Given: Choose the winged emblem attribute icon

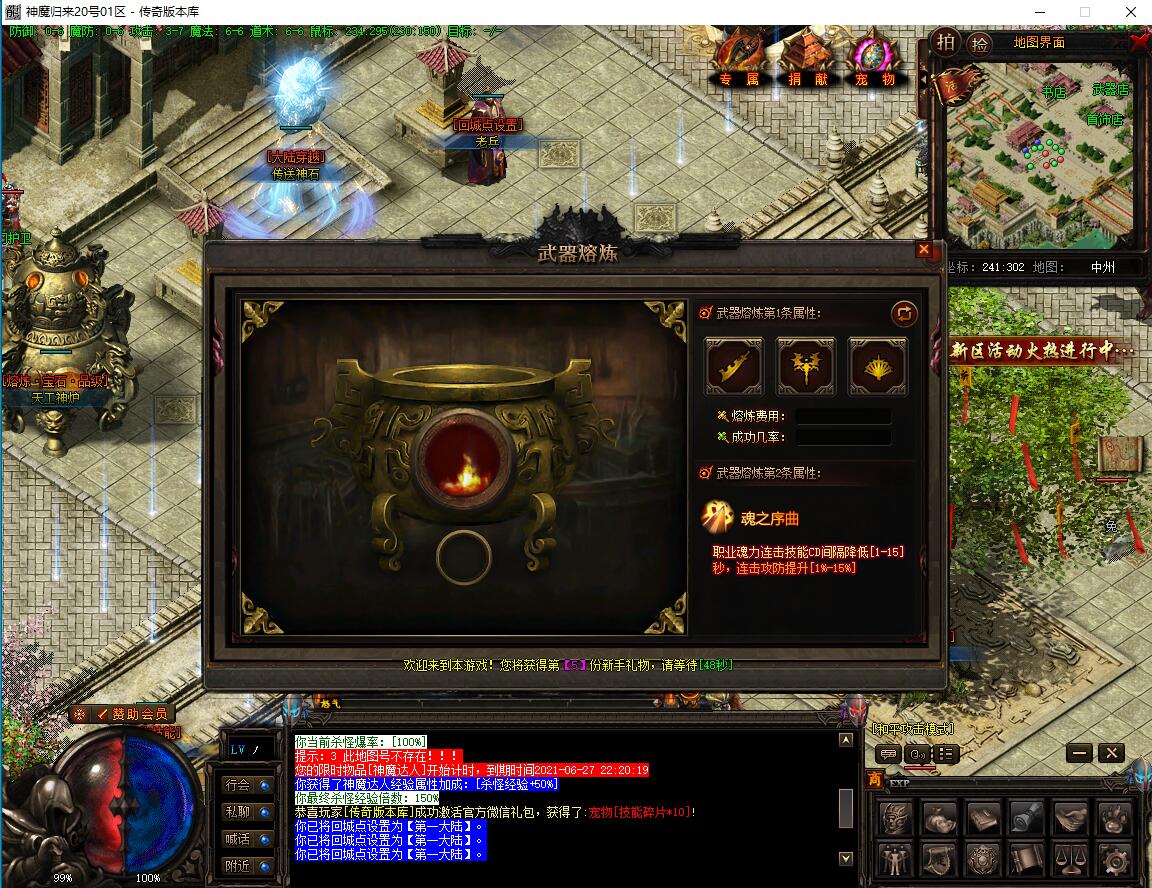Looking at the screenshot, I should 806,366.
